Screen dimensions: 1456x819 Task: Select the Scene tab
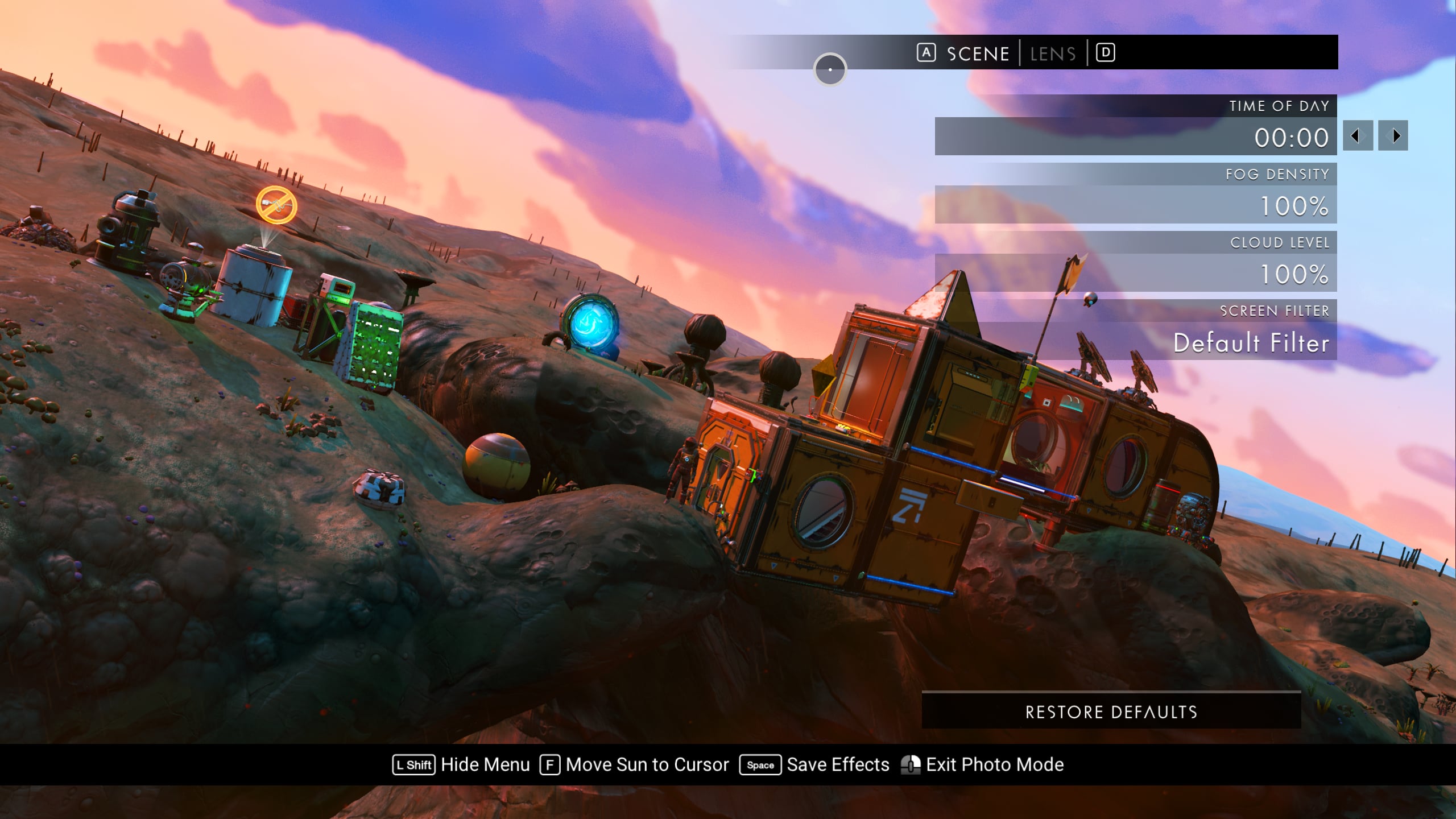point(978,54)
